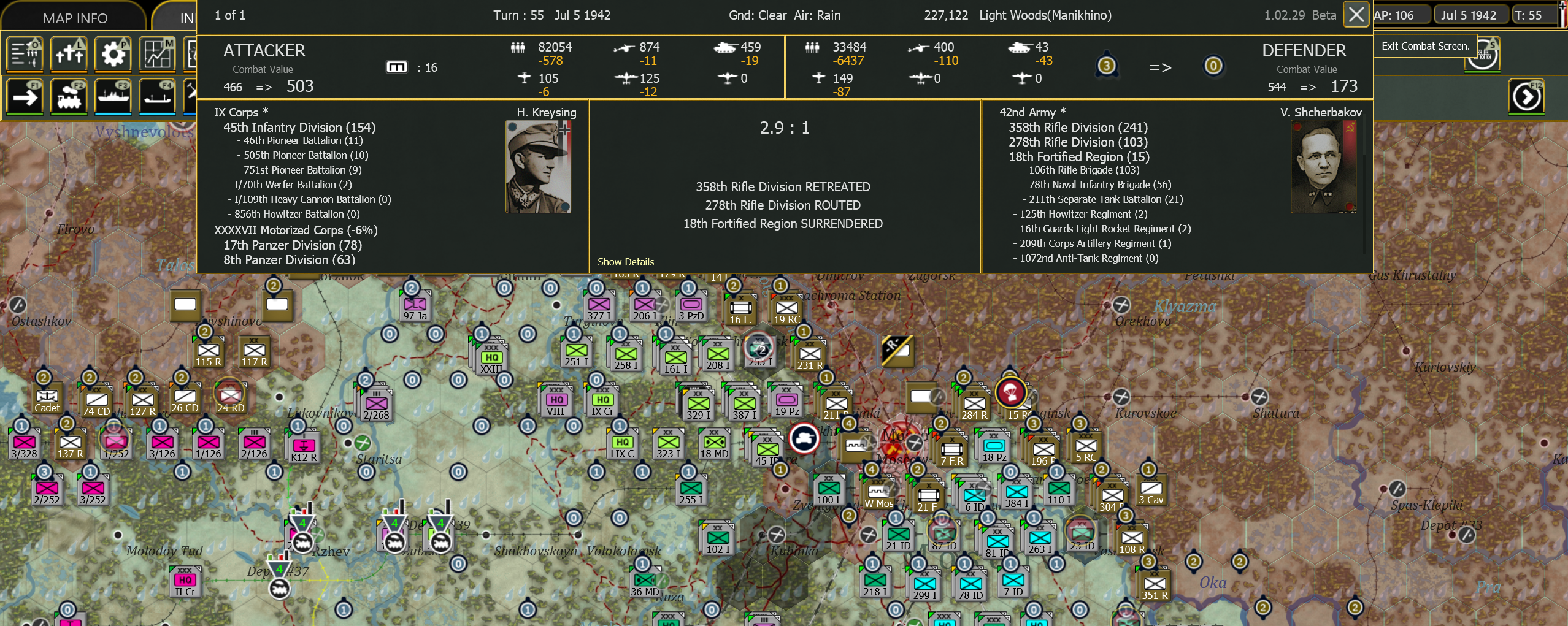1568x626 pixels.
Task: Click the Jul 5 1942 date display
Action: coord(1471,14)
